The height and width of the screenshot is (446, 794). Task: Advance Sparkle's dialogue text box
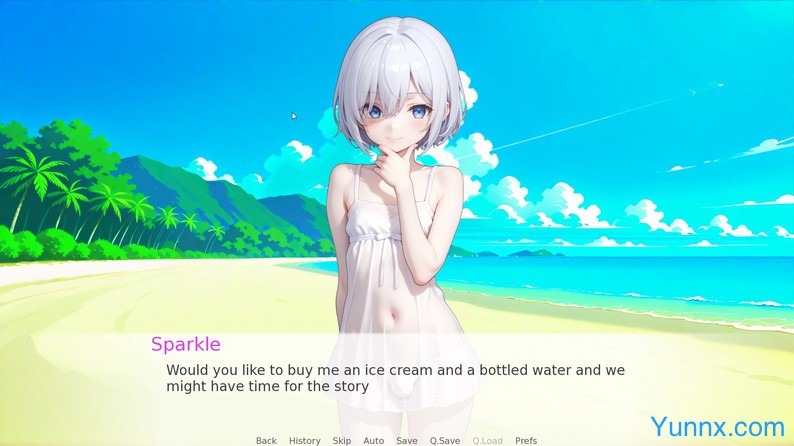(x=395, y=378)
